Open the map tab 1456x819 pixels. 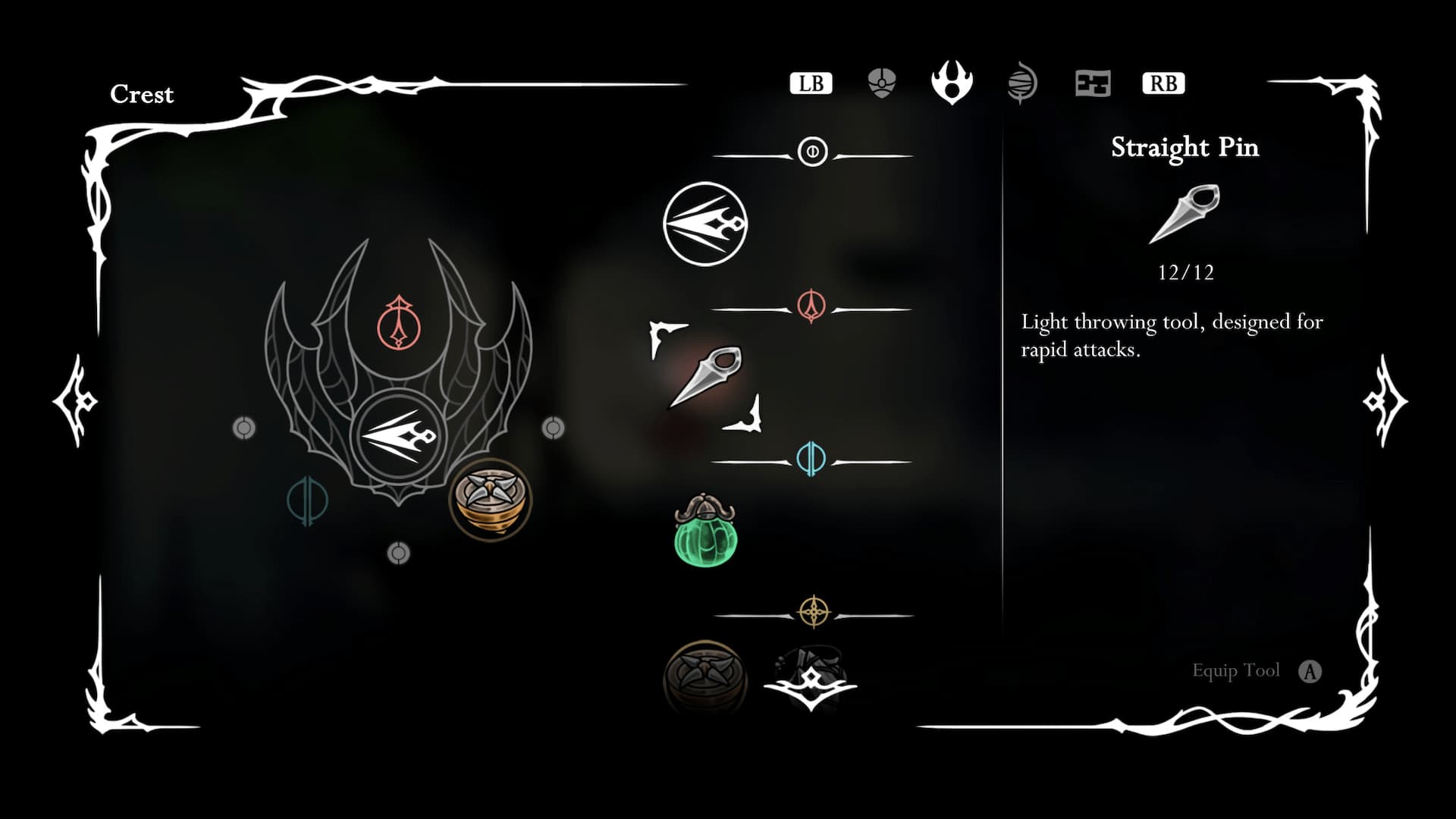tap(1093, 83)
